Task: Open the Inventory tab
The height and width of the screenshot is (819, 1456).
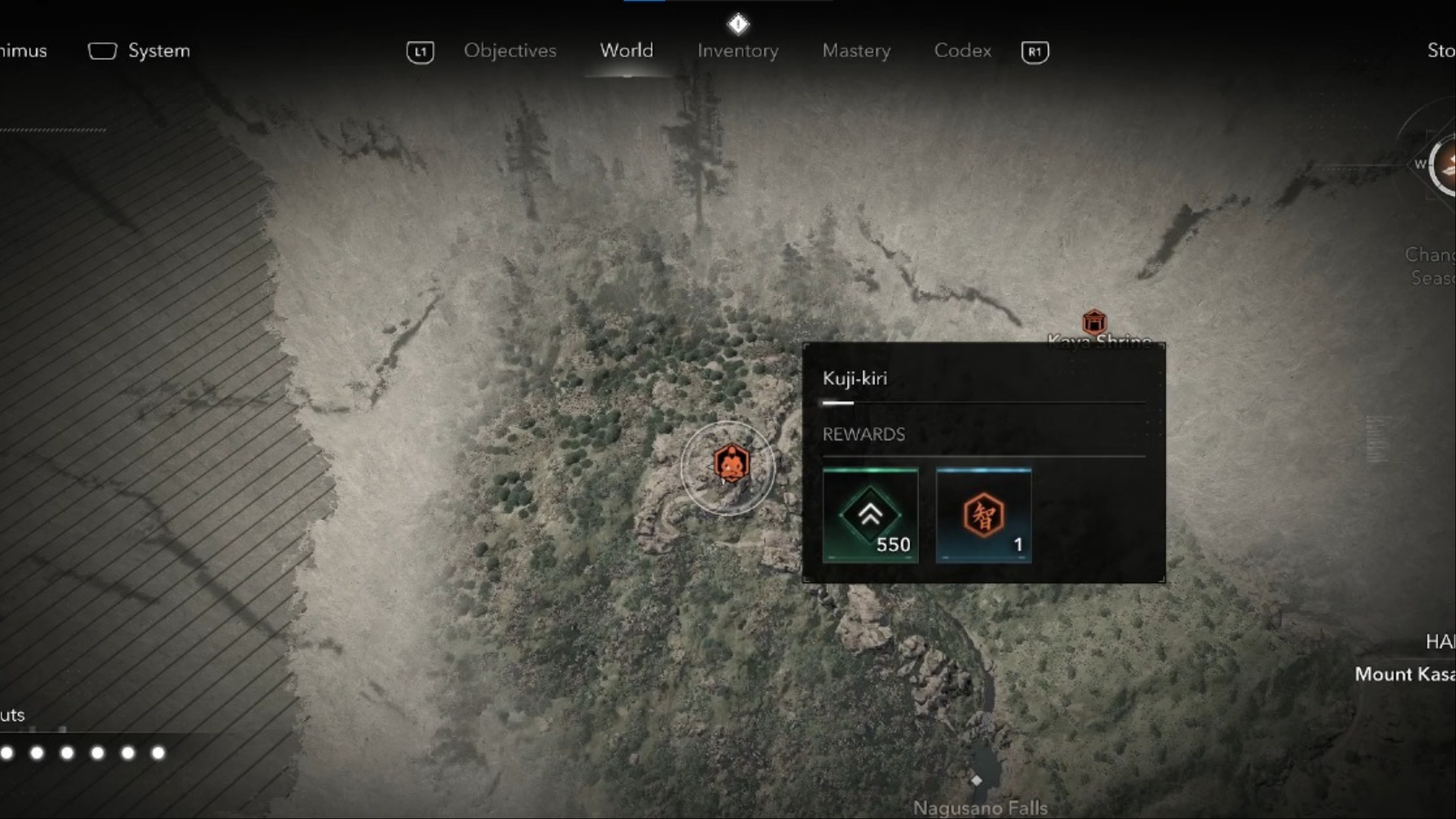Action: [738, 51]
